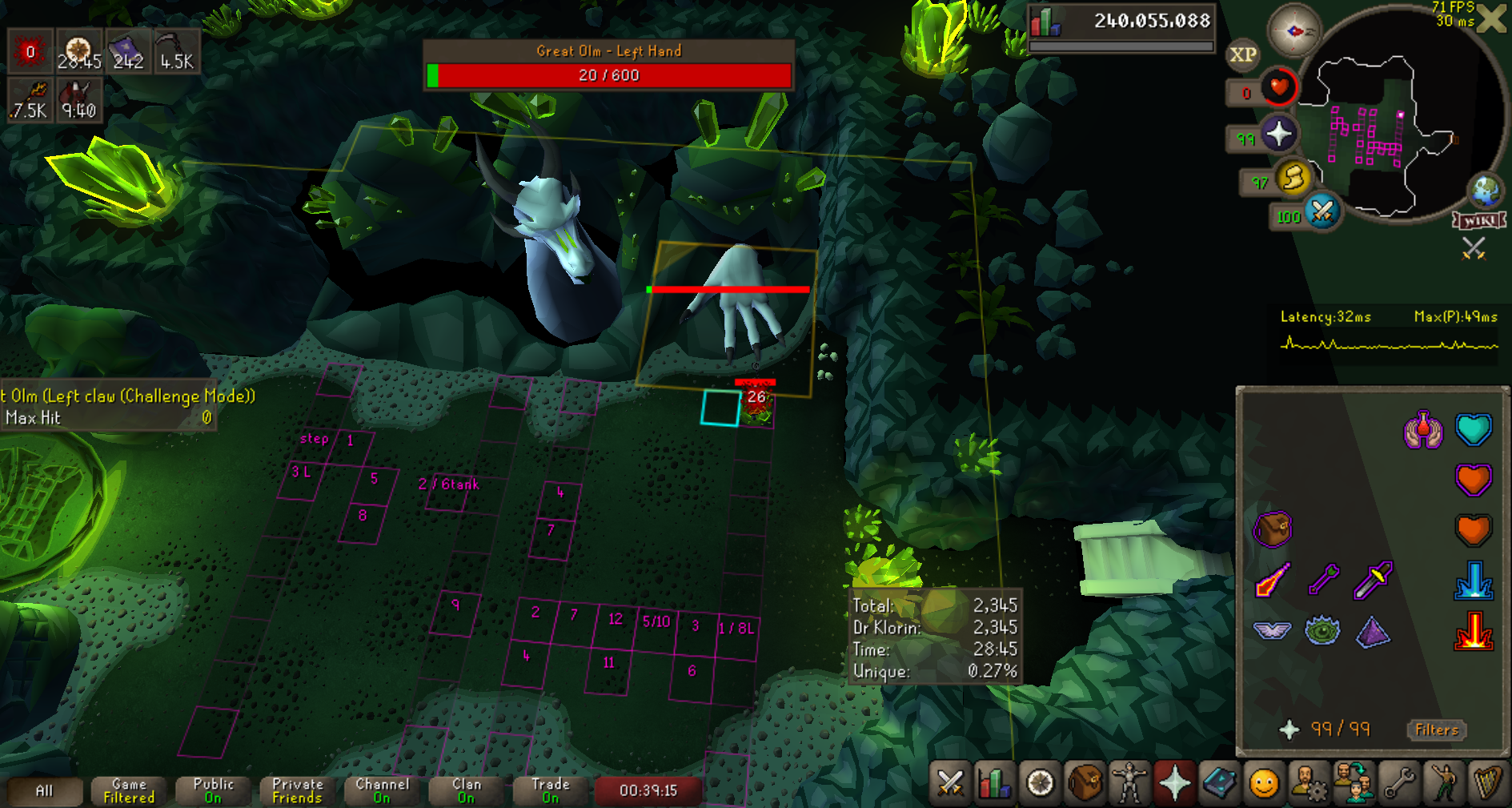Click the compass to face north
The image size is (1512, 808).
[1293, 31]
